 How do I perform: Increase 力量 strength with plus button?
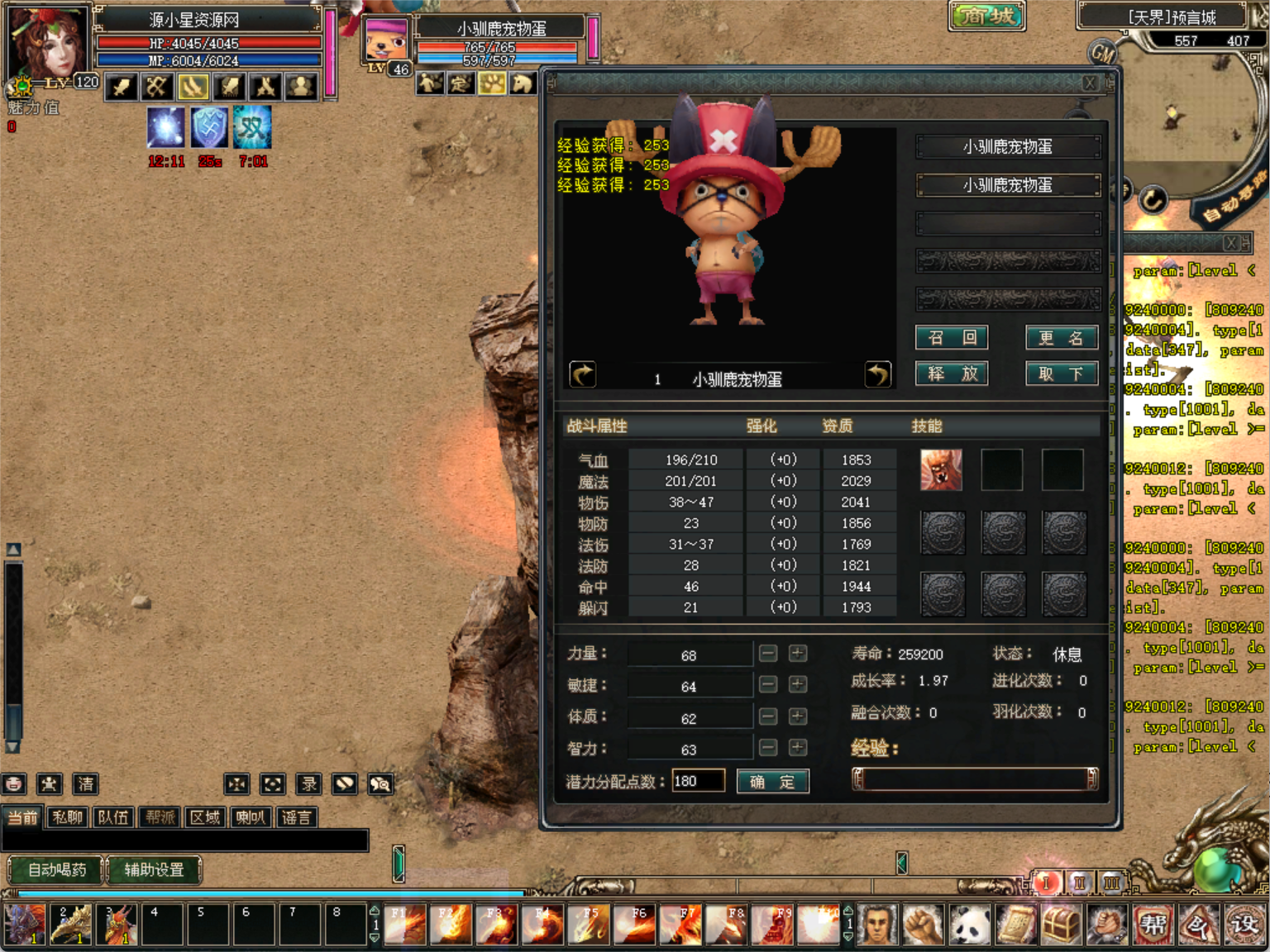pos(797,654)
